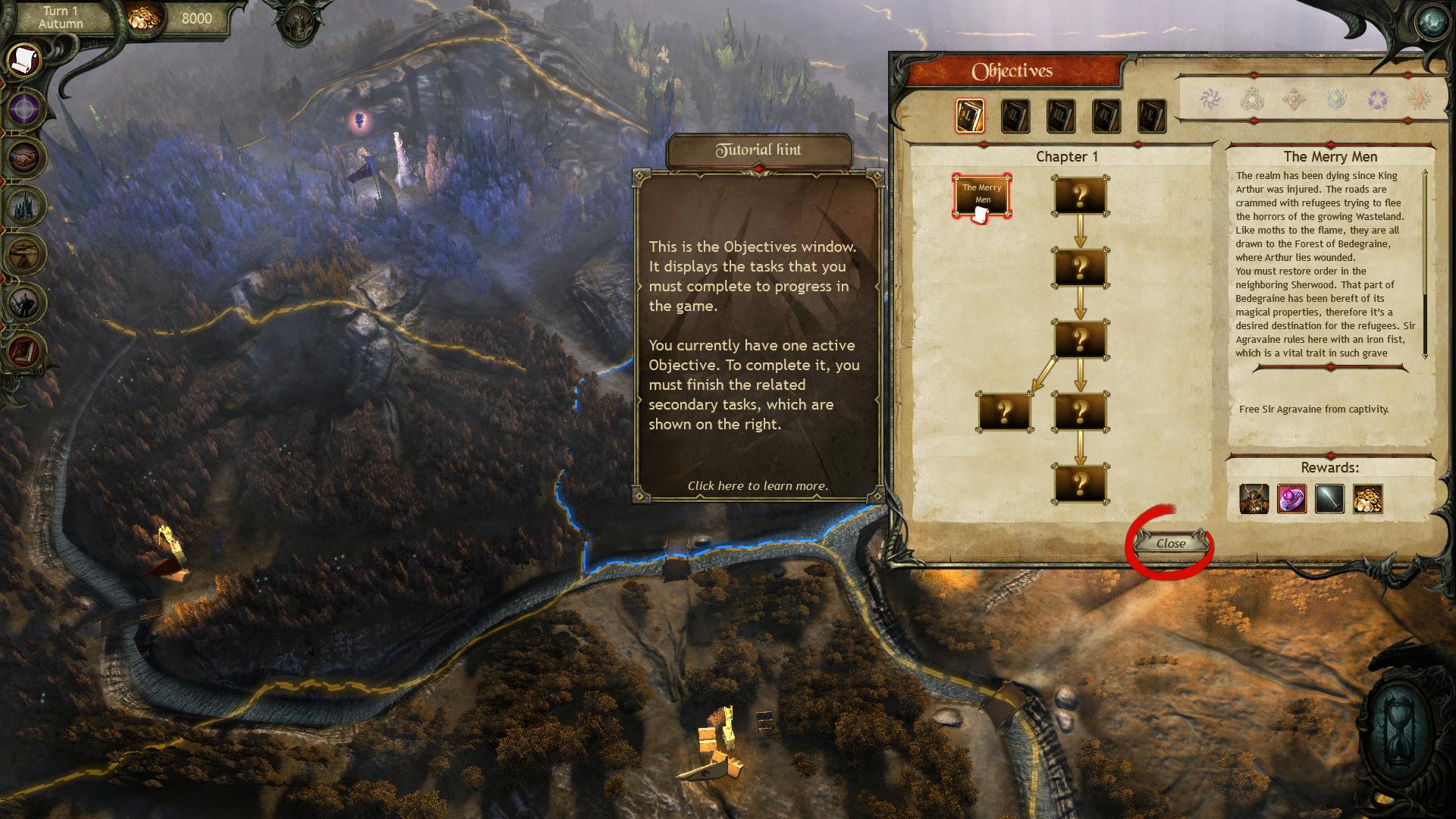Inspect the gold coins reward
Image resolution: width=1456 pixels, height=819 pixels.
tap(1367, 499)
